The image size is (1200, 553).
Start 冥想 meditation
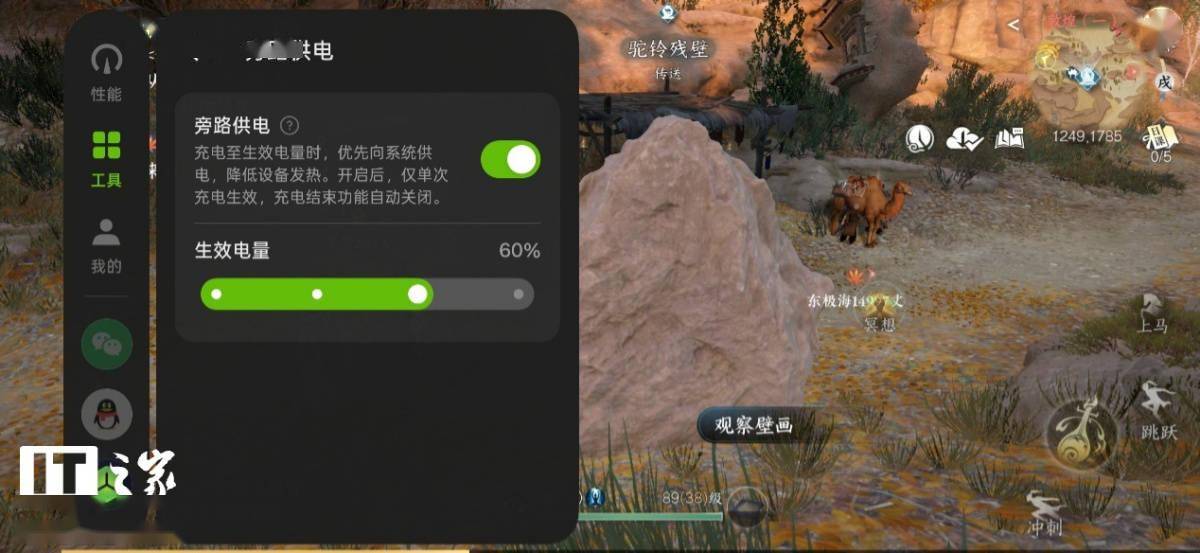[x=880, y=312]
